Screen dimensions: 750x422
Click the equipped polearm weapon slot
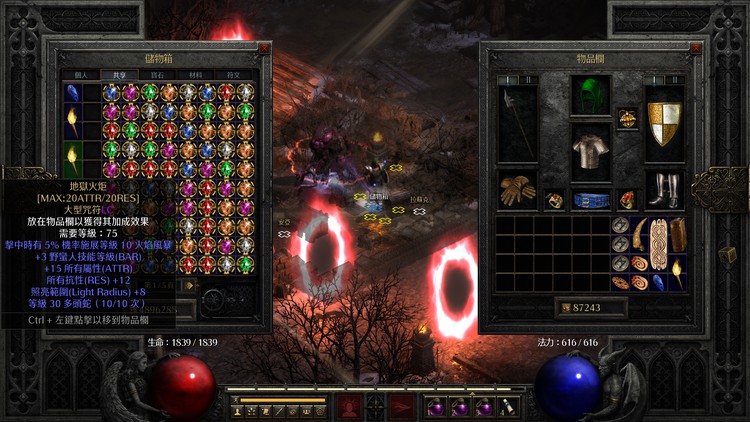click(517, 122)
